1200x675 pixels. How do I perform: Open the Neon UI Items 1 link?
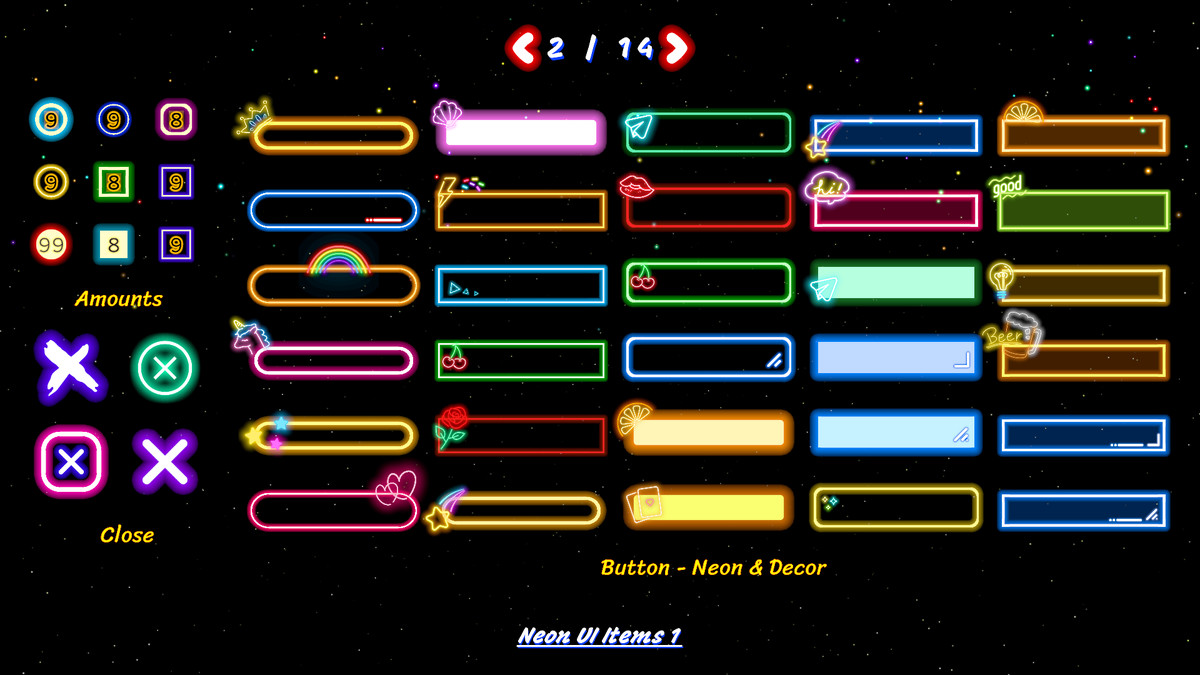pos(599,636)
